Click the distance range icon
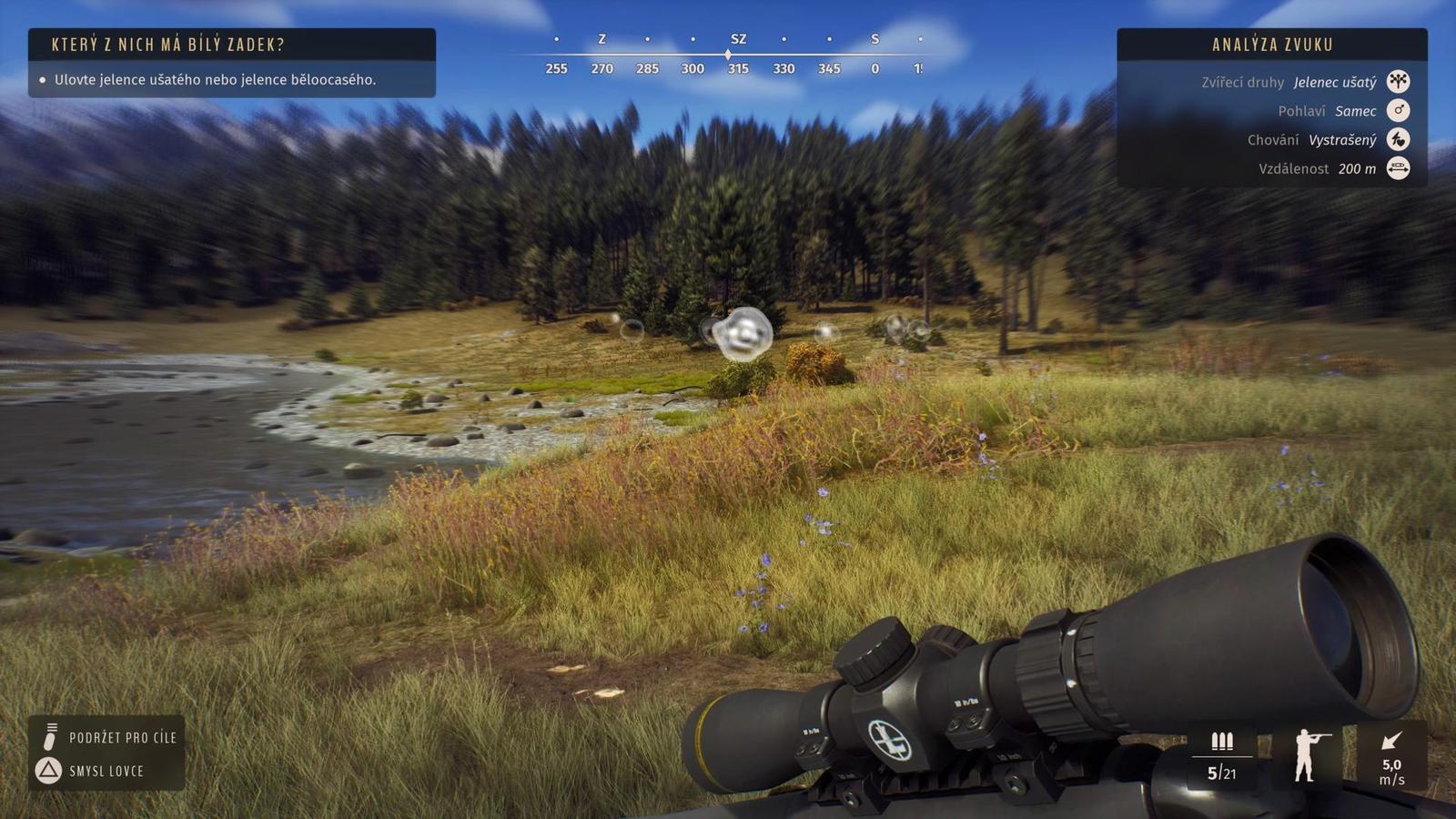Viewport: 1456px width, 819px height. click(x=1398, y=168)
